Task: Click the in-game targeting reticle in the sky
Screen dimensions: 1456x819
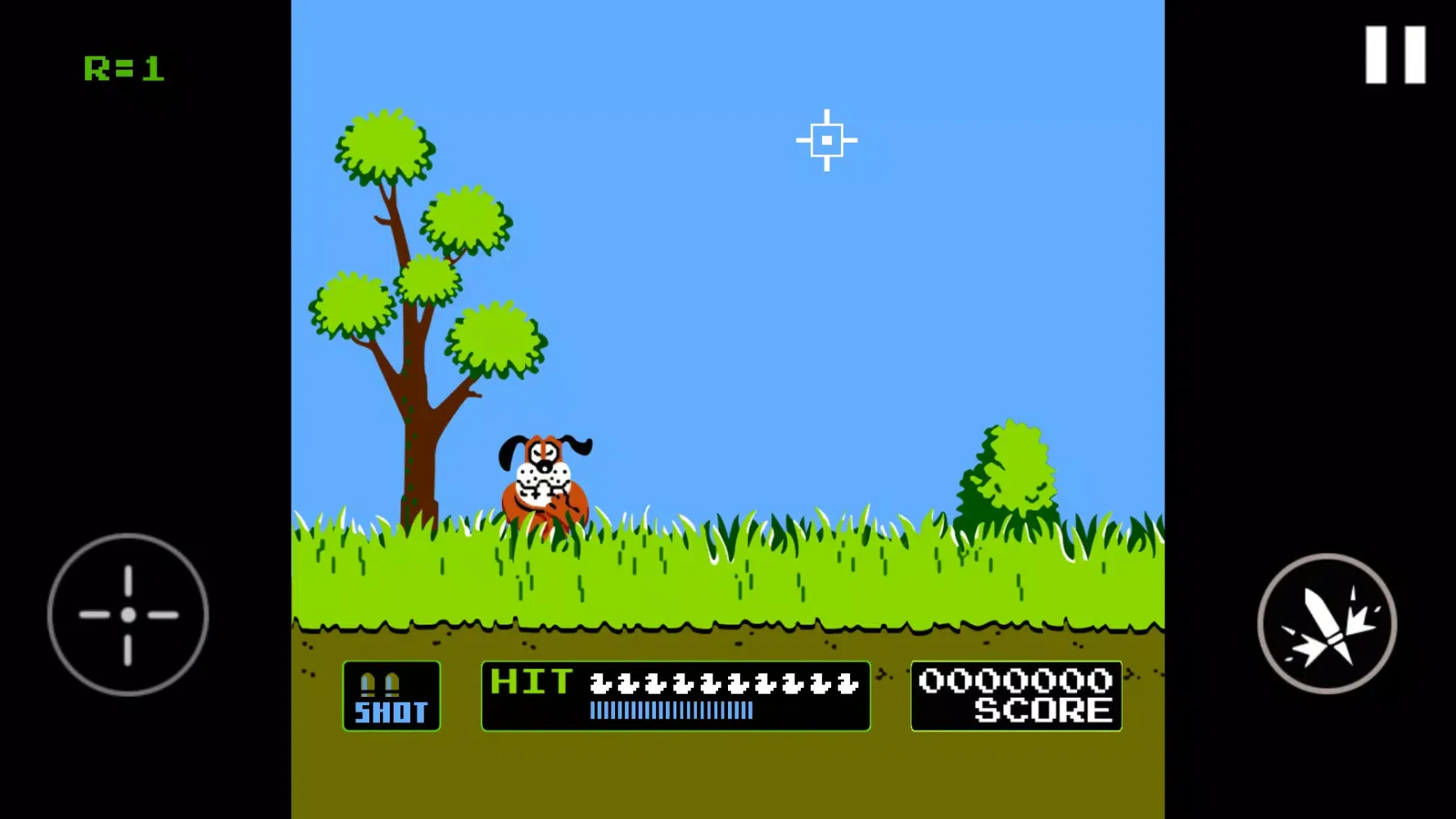Action: pyautogui.click(x=827, y=140)
